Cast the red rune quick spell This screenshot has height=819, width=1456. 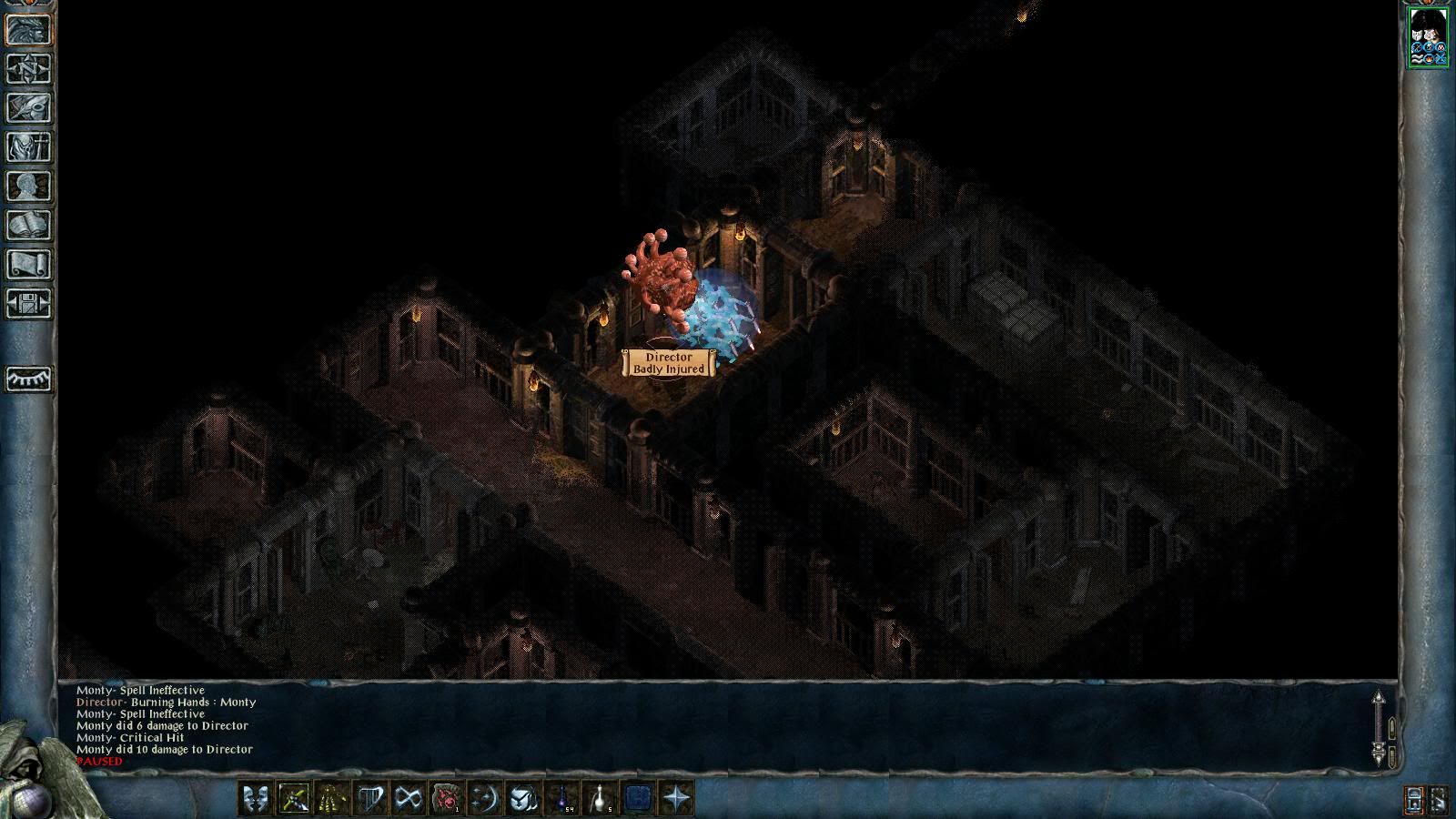[446, 799]
